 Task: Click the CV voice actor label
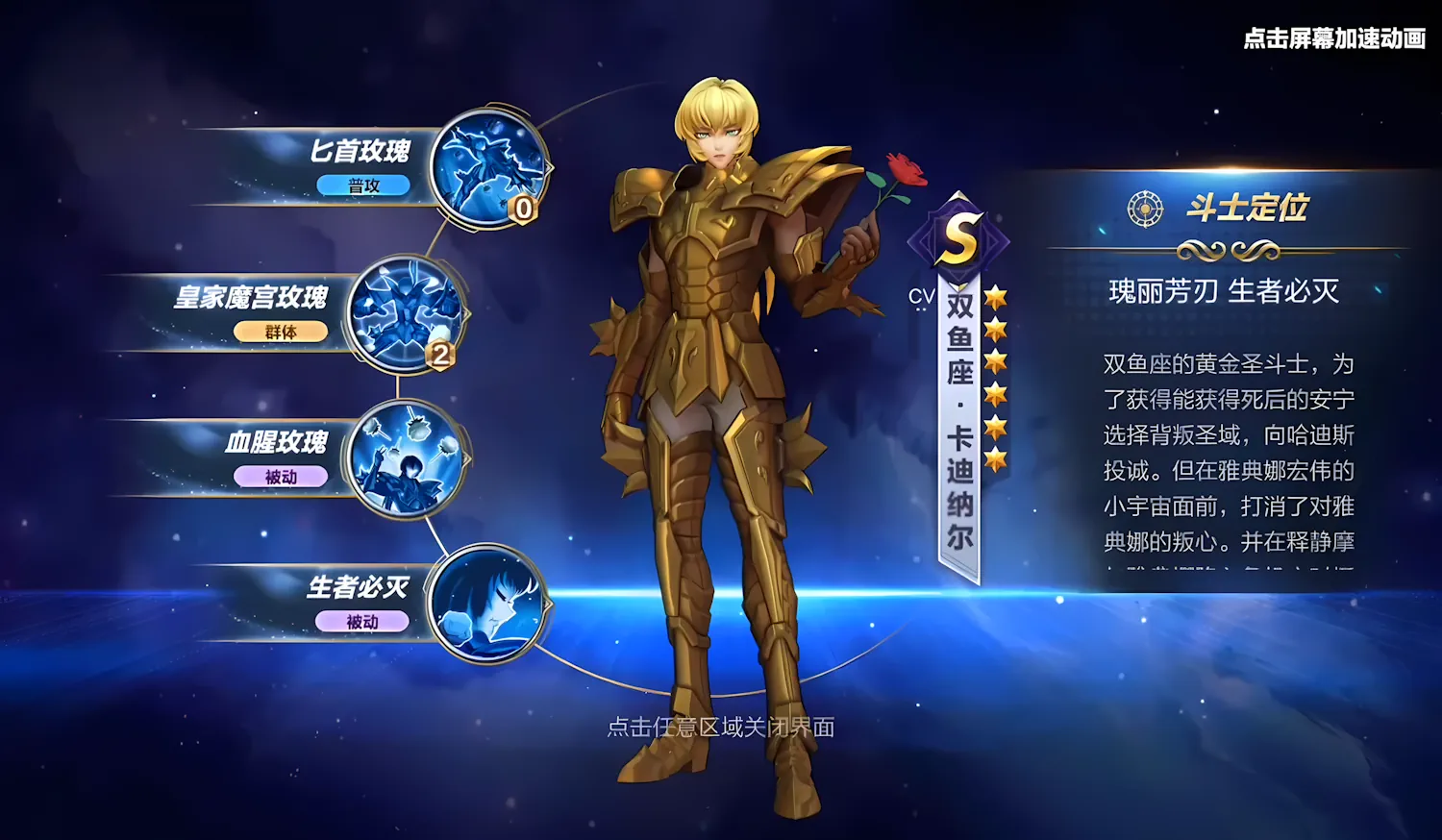pyautogui.click(x=921, y=297)
